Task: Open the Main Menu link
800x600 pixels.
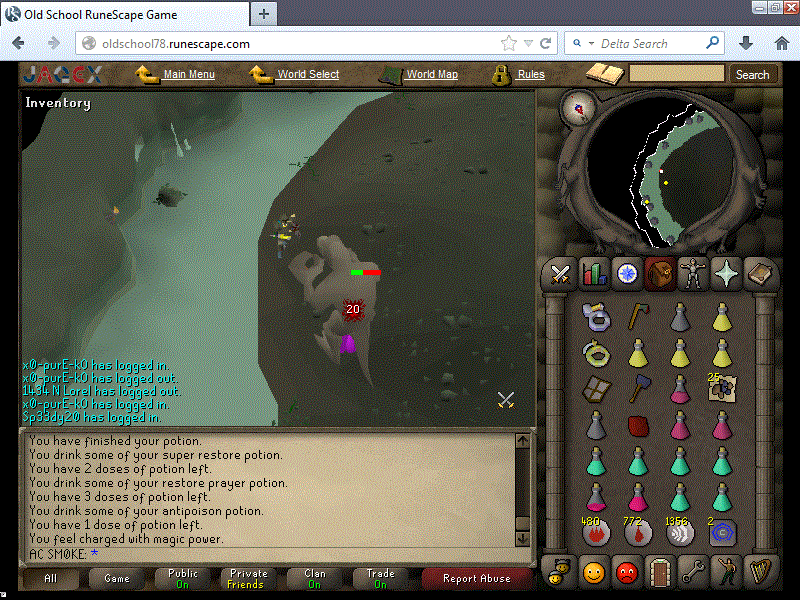Action: point(188,74)
